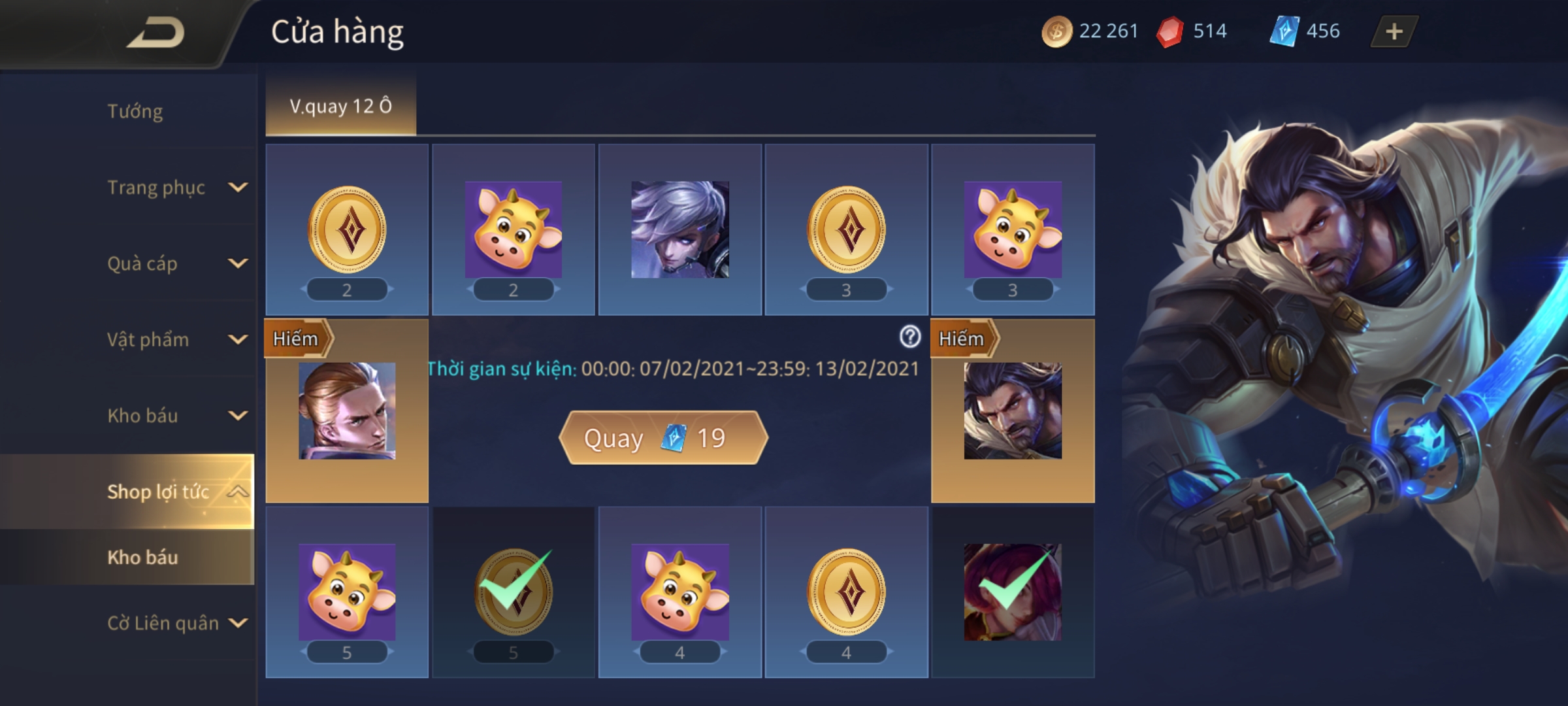This screenshot has height=706, width=1568.
Task: Collapse the Shop lợi tức section
Action: 238,492
